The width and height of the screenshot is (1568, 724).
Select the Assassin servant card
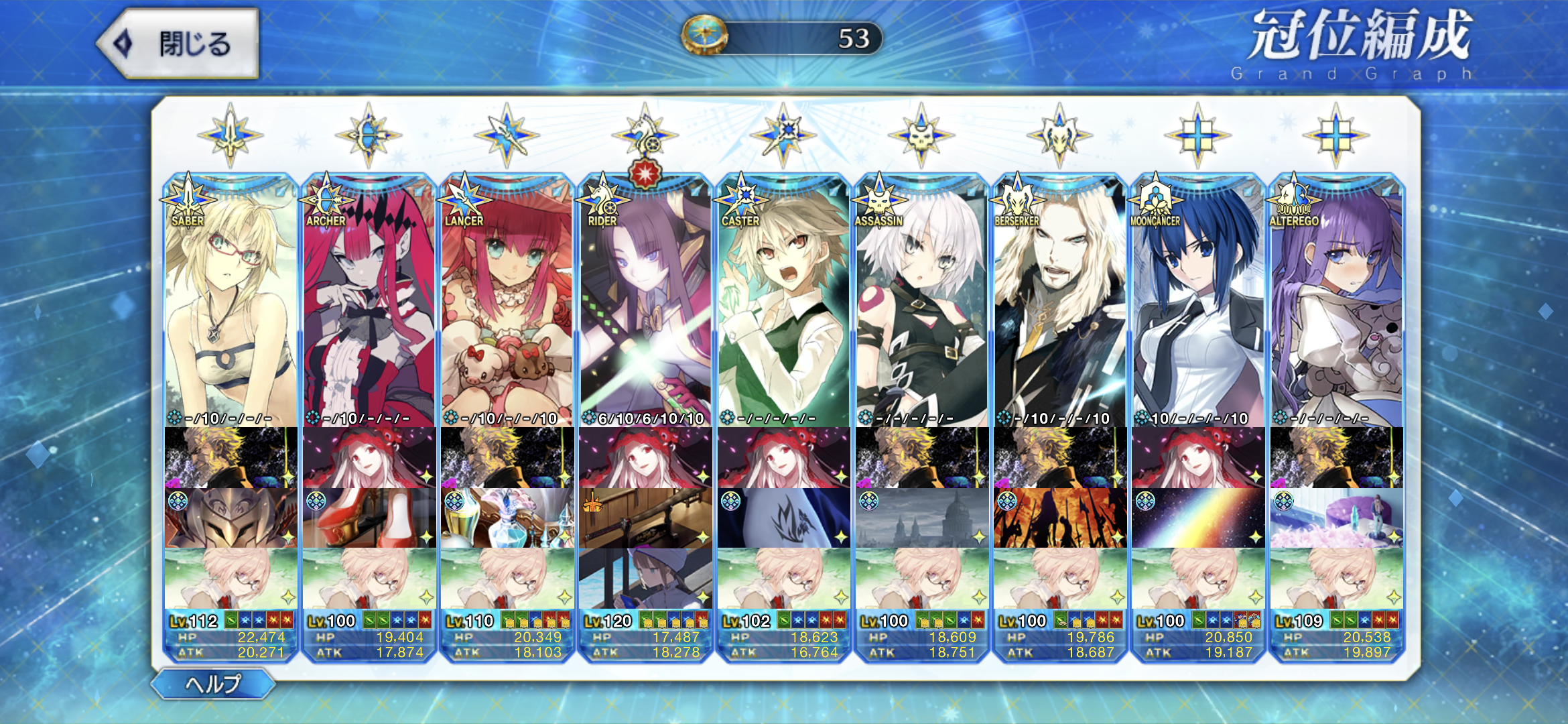[x=921, y=302]
